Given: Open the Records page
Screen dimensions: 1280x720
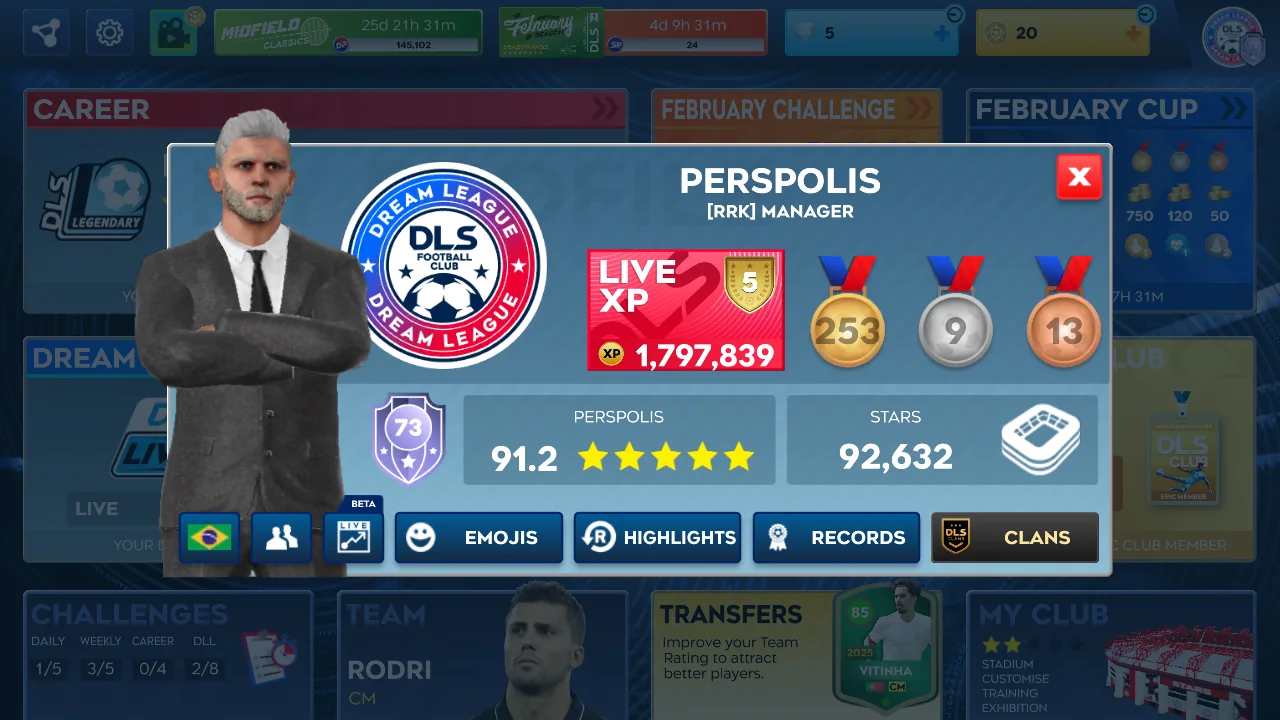Looking at the screenshot, I should pyautogui.click(x=836, y=538).
